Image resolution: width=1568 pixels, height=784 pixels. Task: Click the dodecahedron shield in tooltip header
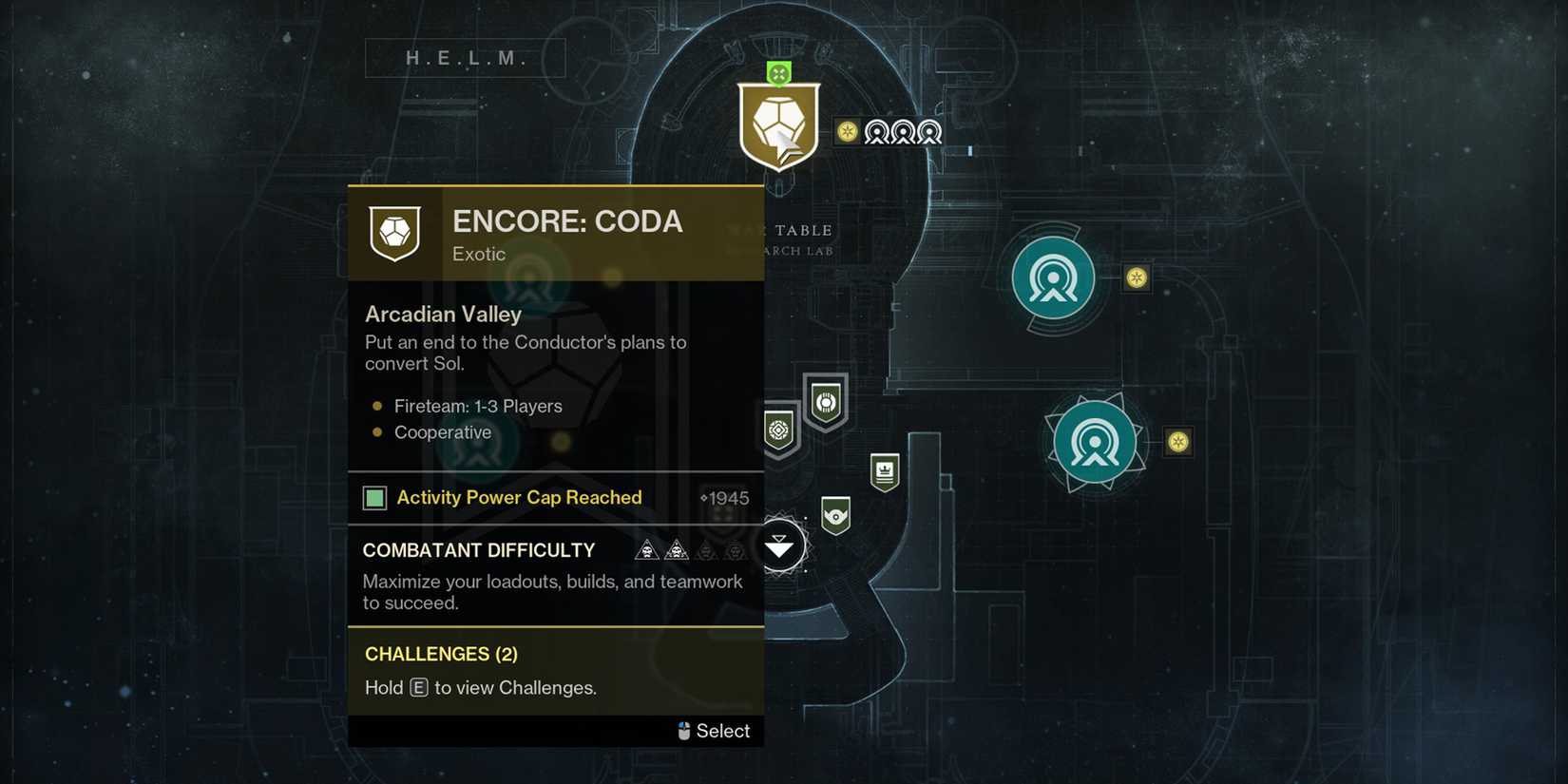coord(394,233)
